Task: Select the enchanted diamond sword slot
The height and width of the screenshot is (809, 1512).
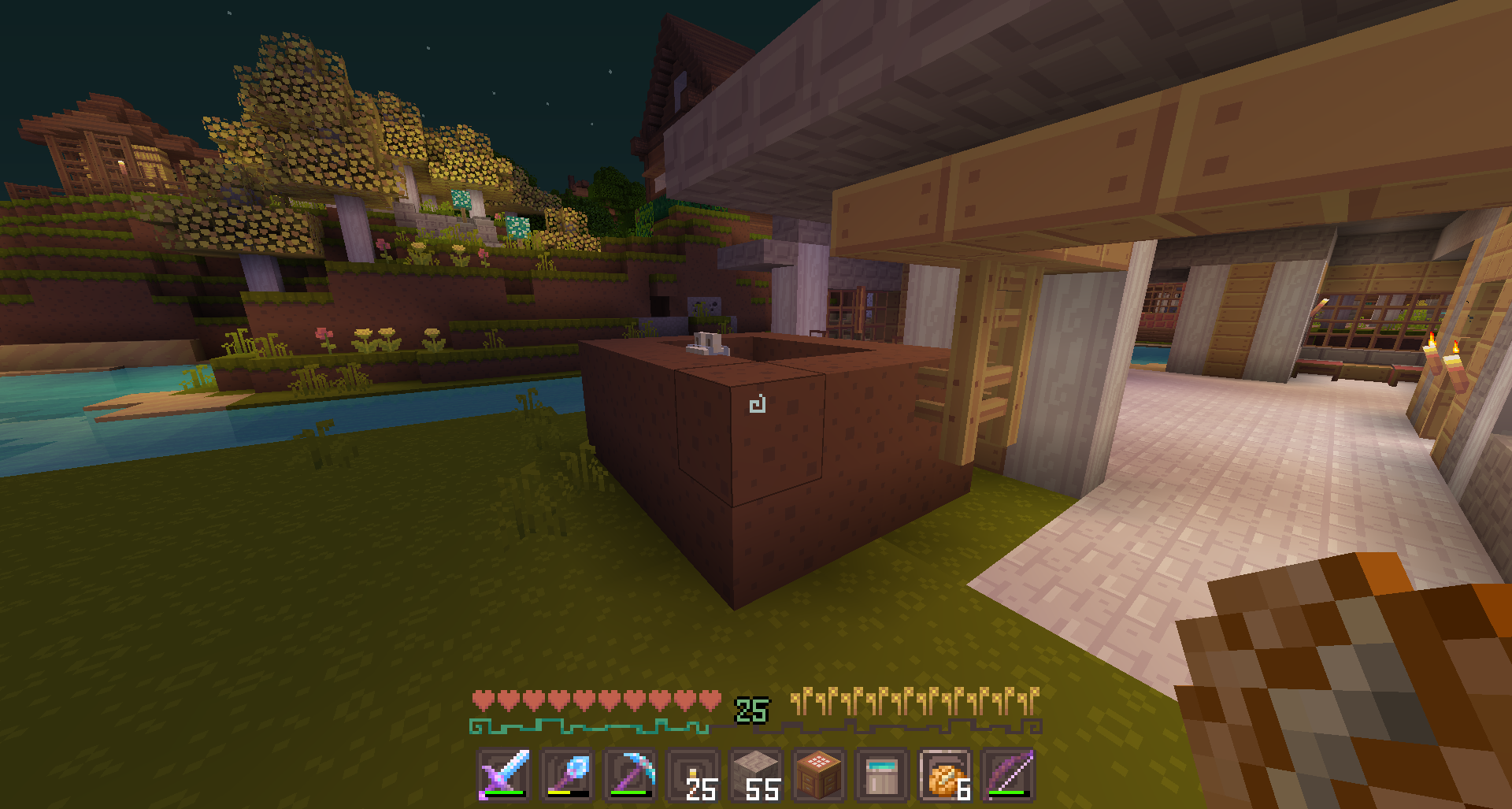Action: point(504,774)
